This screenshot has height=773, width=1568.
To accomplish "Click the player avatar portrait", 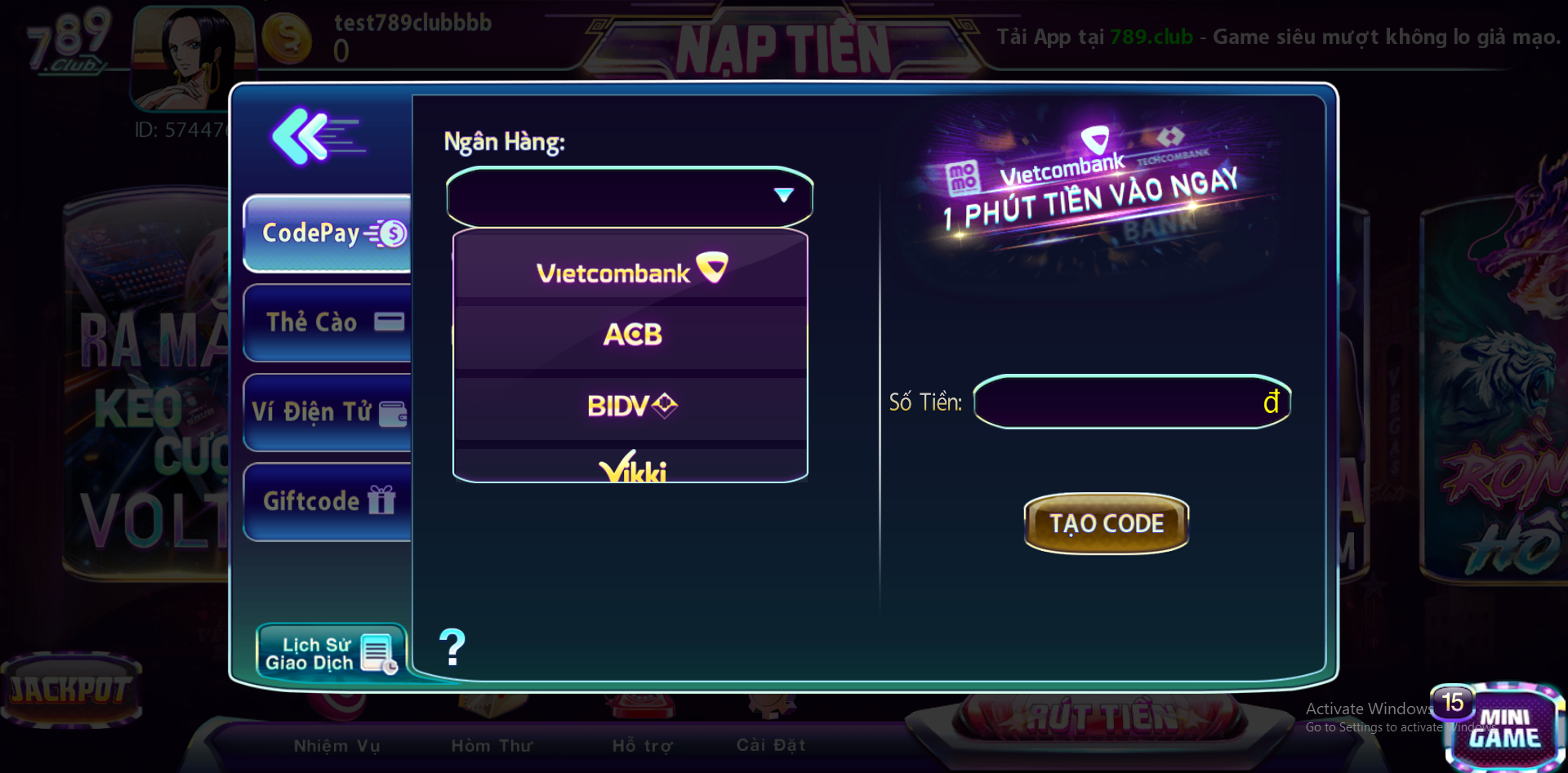I will tap(193, 57).
